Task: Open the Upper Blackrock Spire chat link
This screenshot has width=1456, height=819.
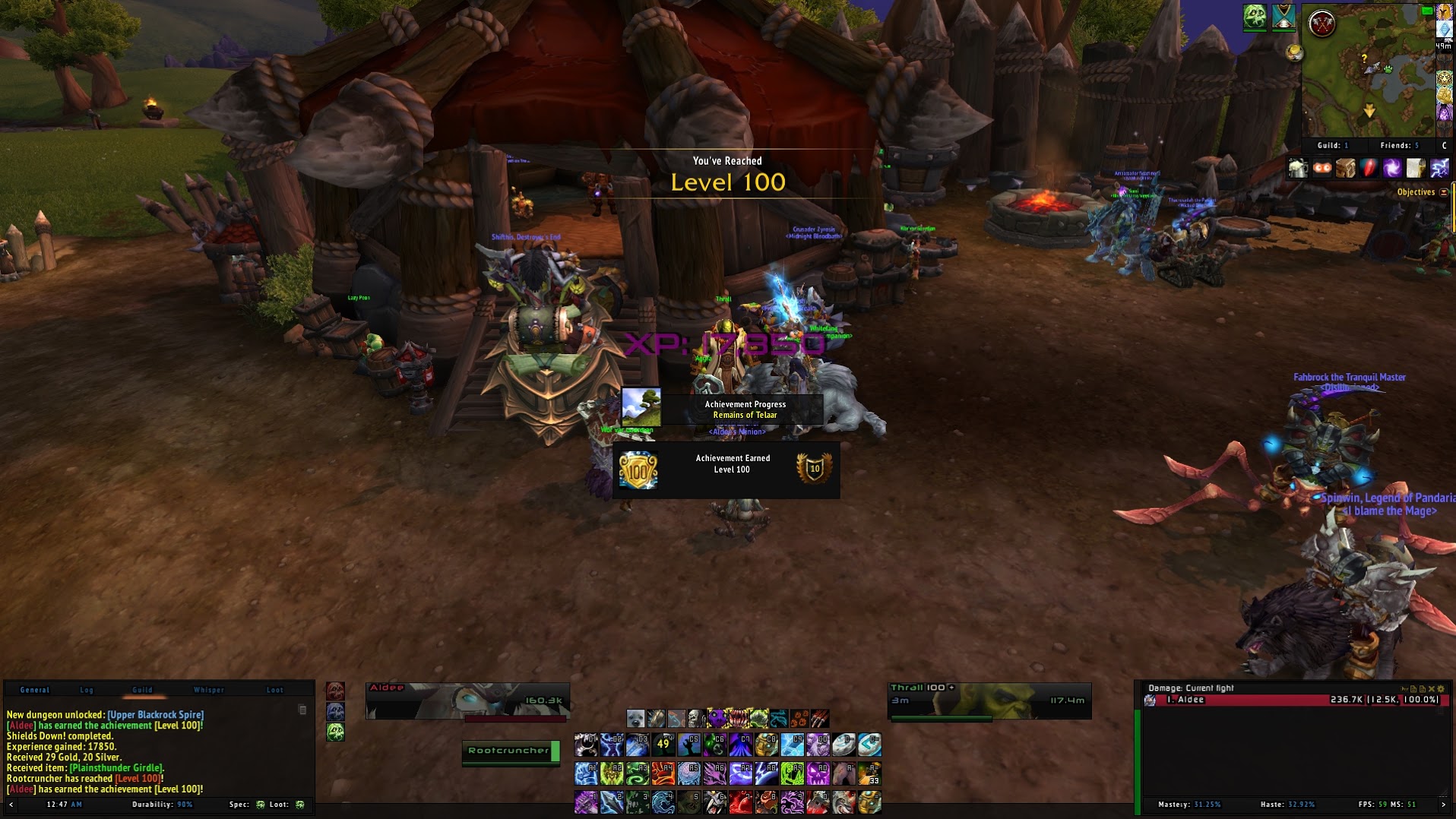Action: point(156,715)
